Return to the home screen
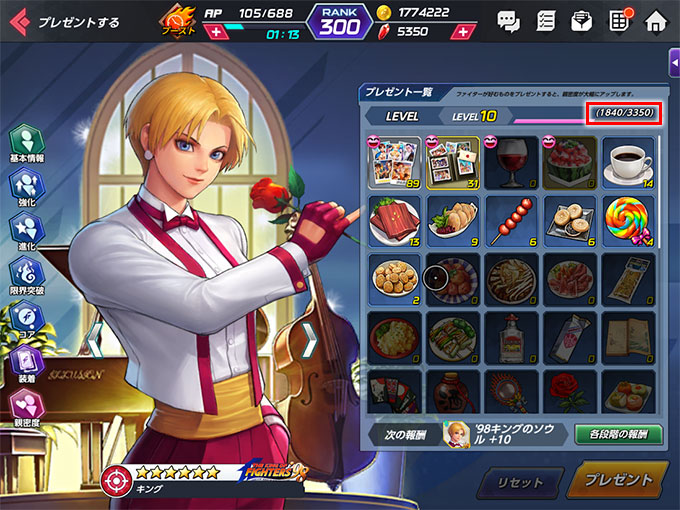Viewport: 680px width, 510px height. click(x=655, y=20)
